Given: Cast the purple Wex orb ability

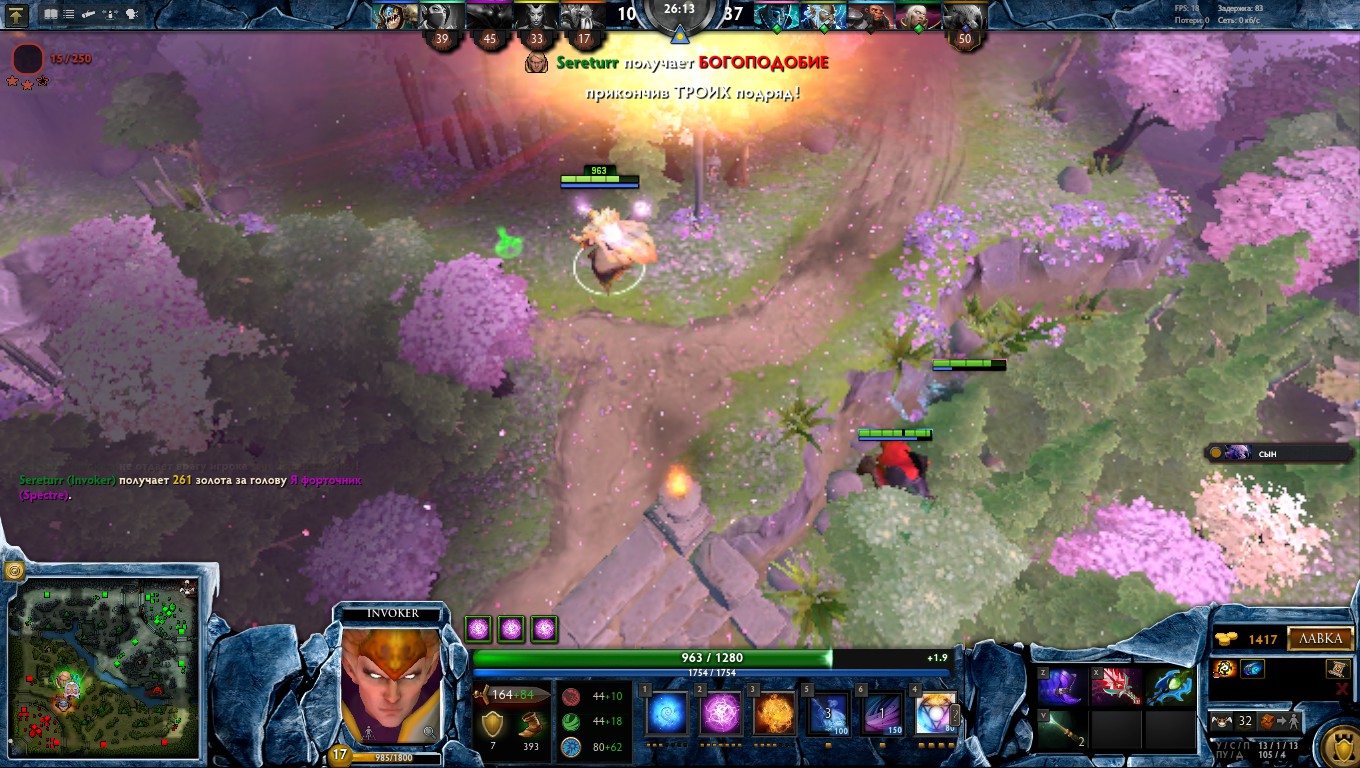Looking at the screenshot, I should coord(721,714).
